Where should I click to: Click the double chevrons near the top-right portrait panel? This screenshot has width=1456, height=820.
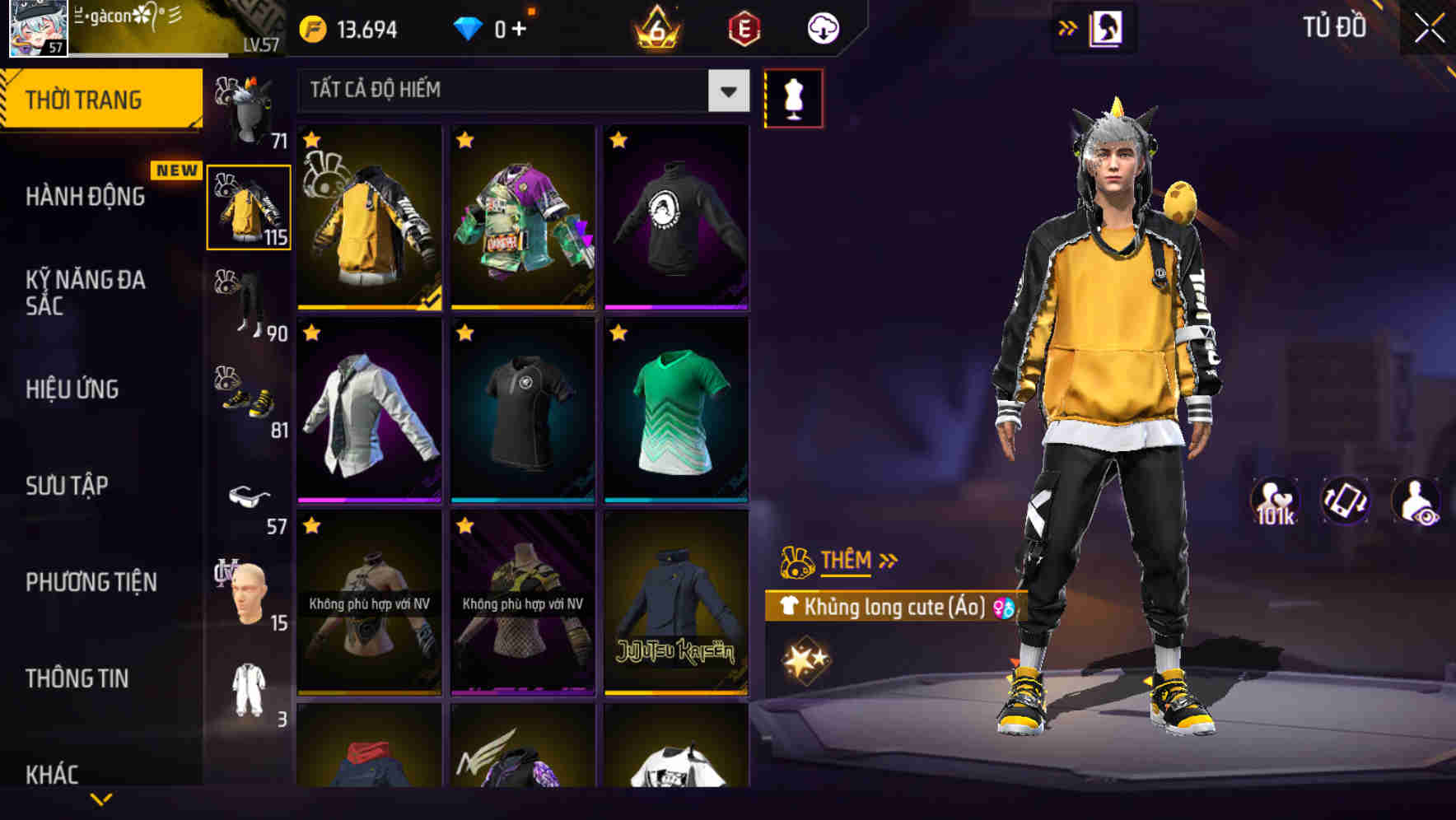pos(1068,27)
